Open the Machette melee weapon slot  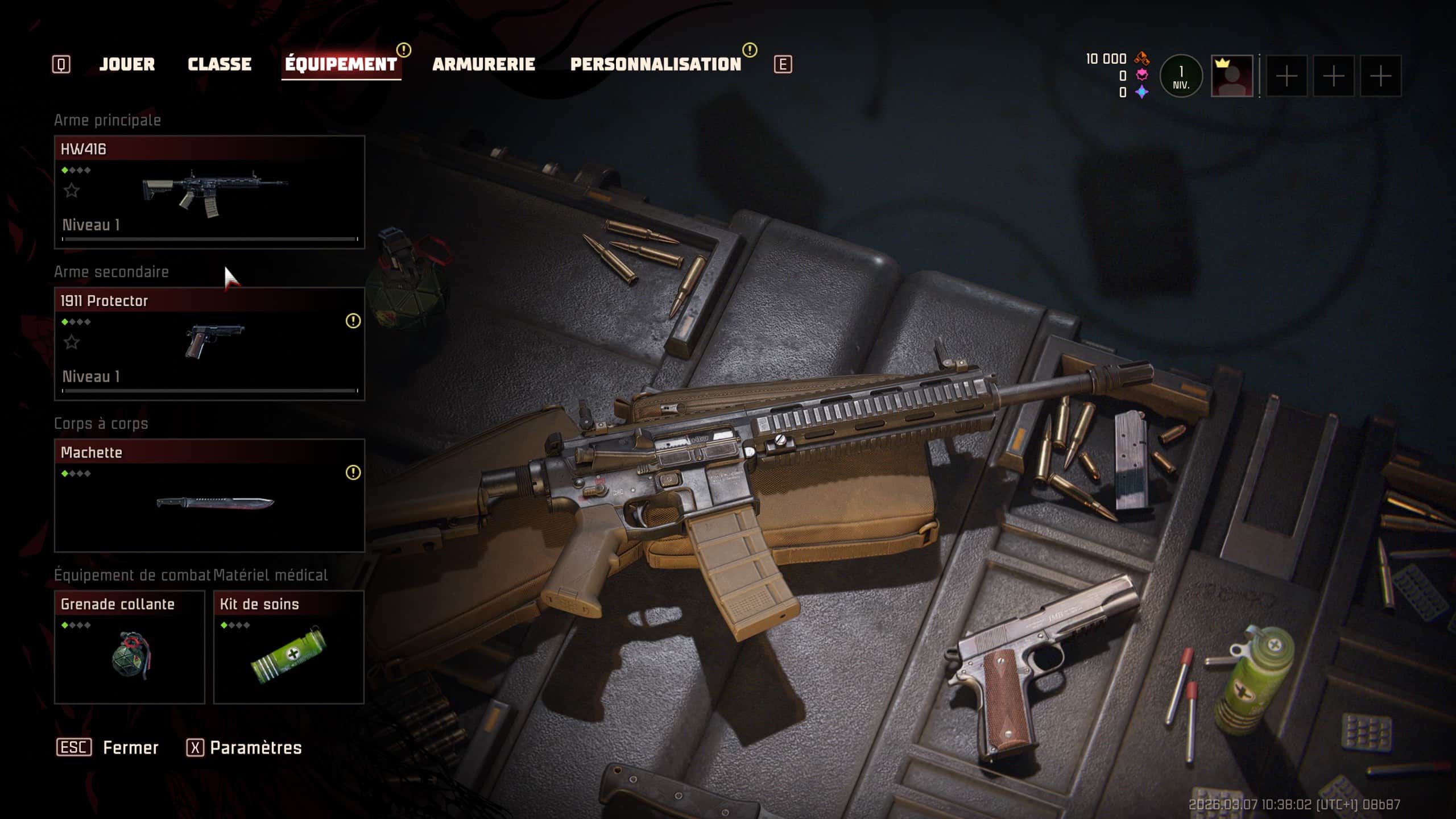[209, 495]
